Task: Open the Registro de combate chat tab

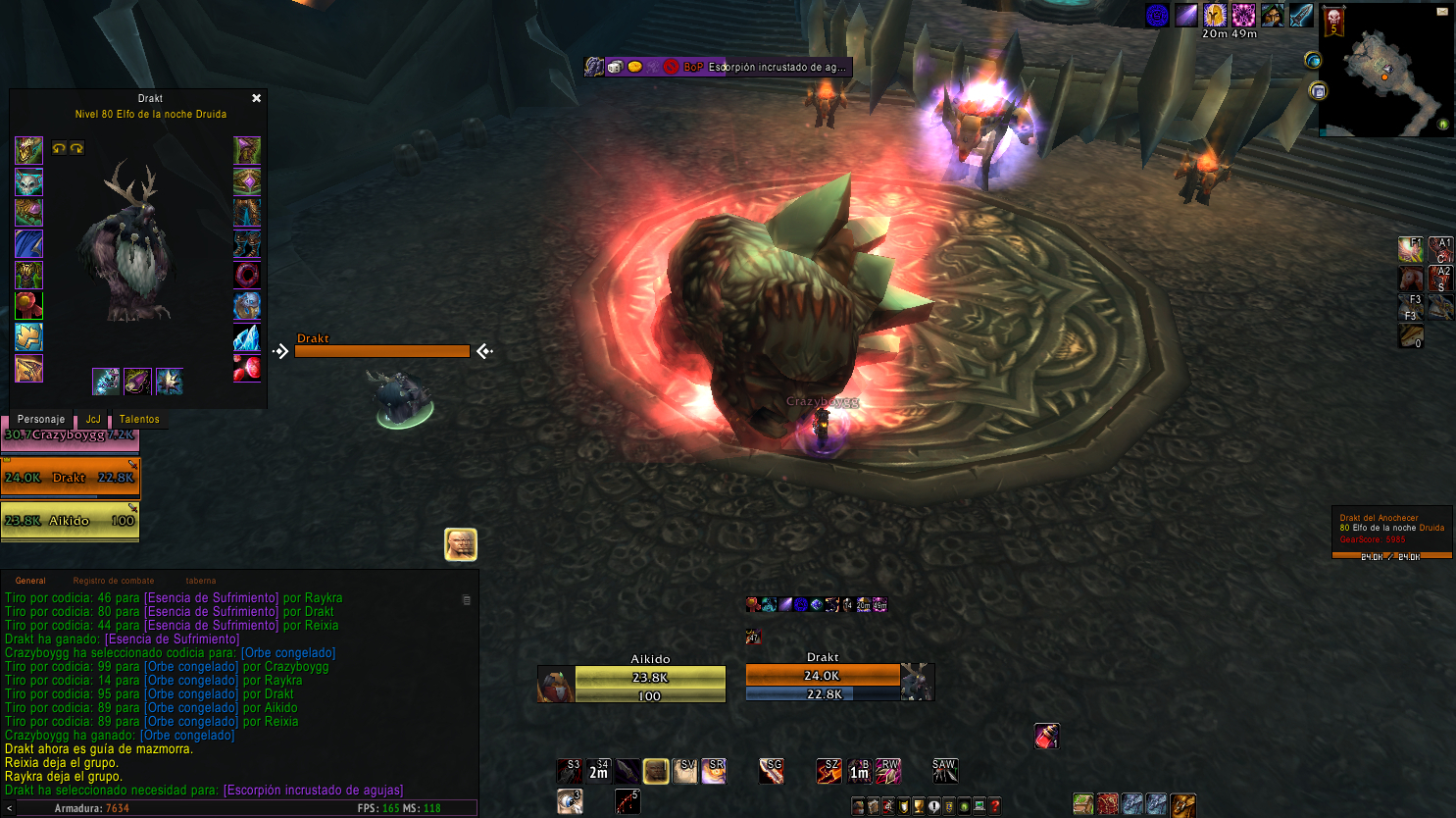Action: coord(113,581)
